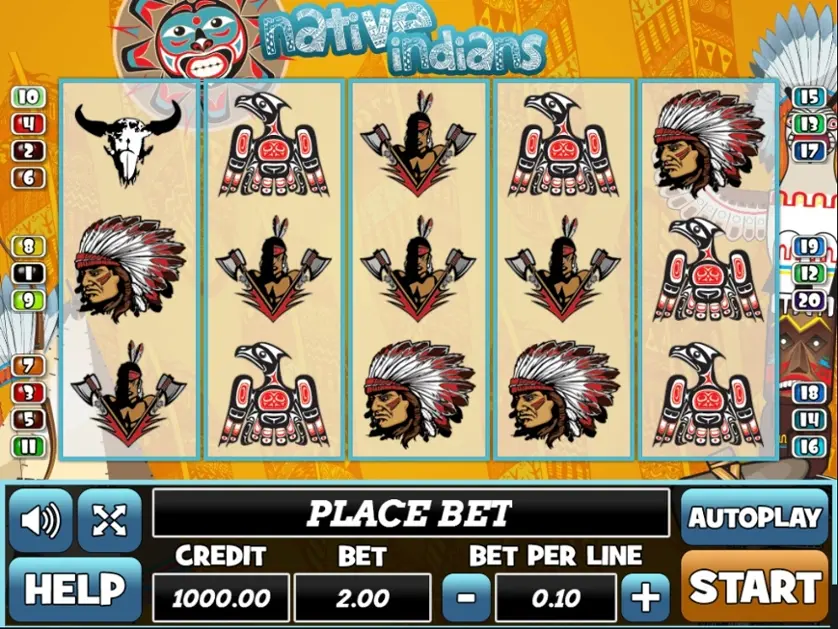Select payline marker number 10
Image resolution: width=838 pixels, height=629 pixels.
tap(29, 97)
